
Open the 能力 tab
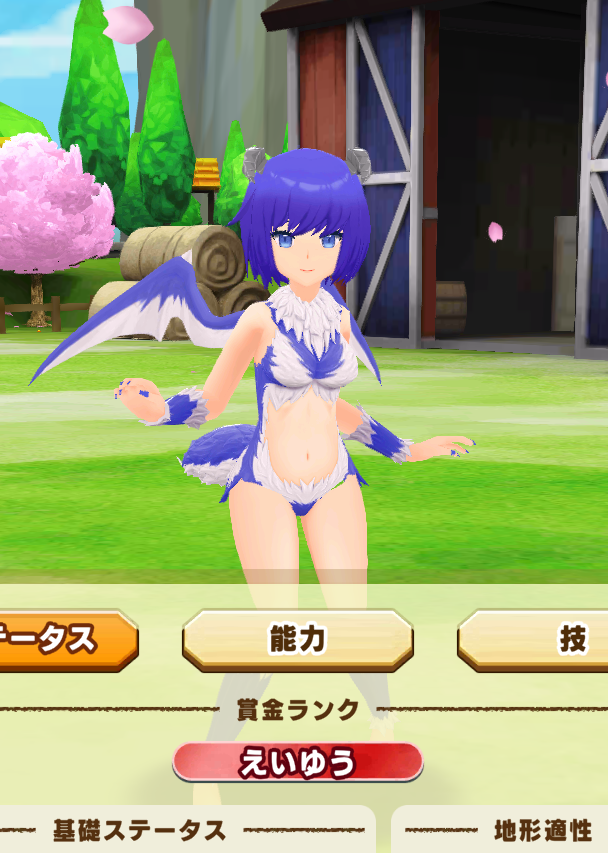coord(297,640)
